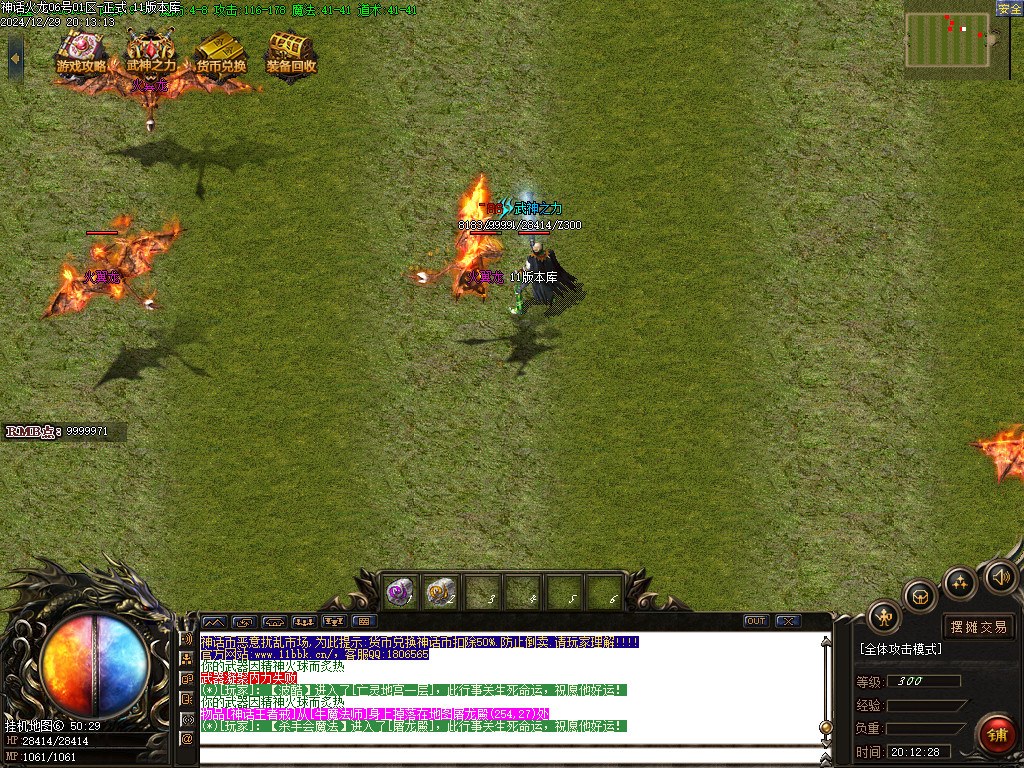This screenshot has height=768, width=1024.
Task: Open the character panel warrior icon
Action: (884, 617)
